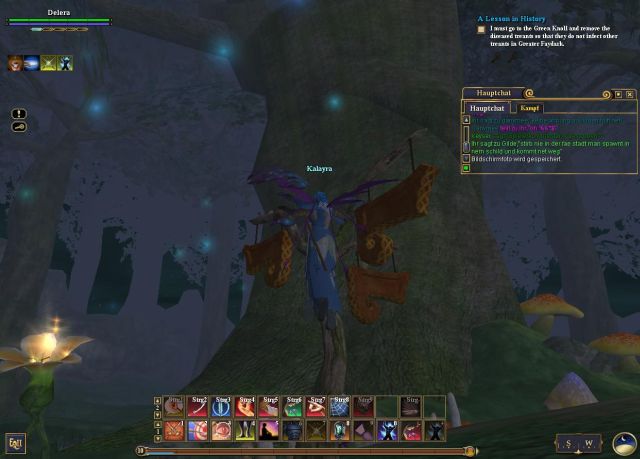
Task: Click the green chat indicator button
Action: 466,168
